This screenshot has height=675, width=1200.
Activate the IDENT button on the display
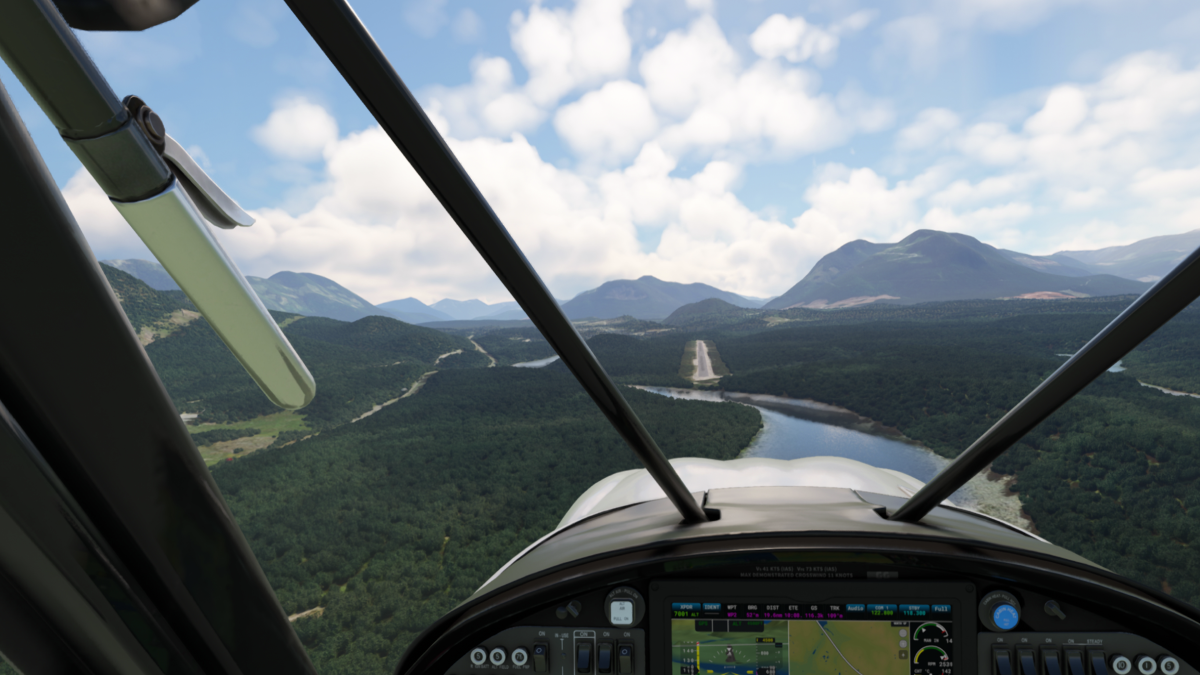[712, 609]
